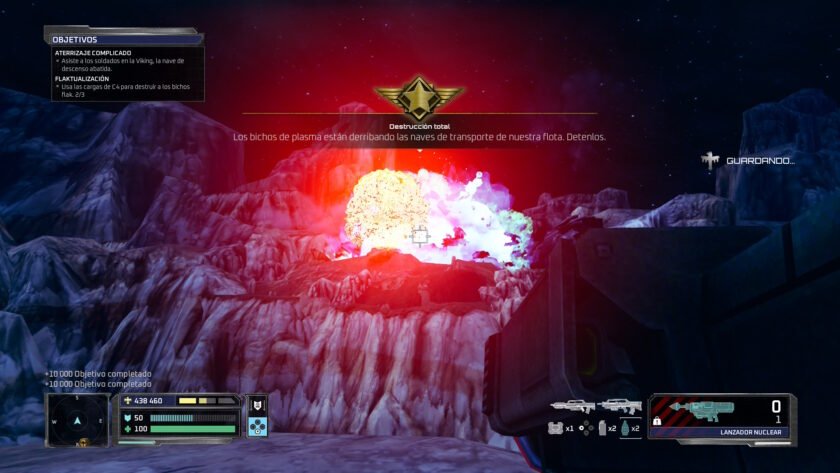Select the Aterrizaje Complicado objective
This screenshot has height=473, width=840.
pos(93,52)
